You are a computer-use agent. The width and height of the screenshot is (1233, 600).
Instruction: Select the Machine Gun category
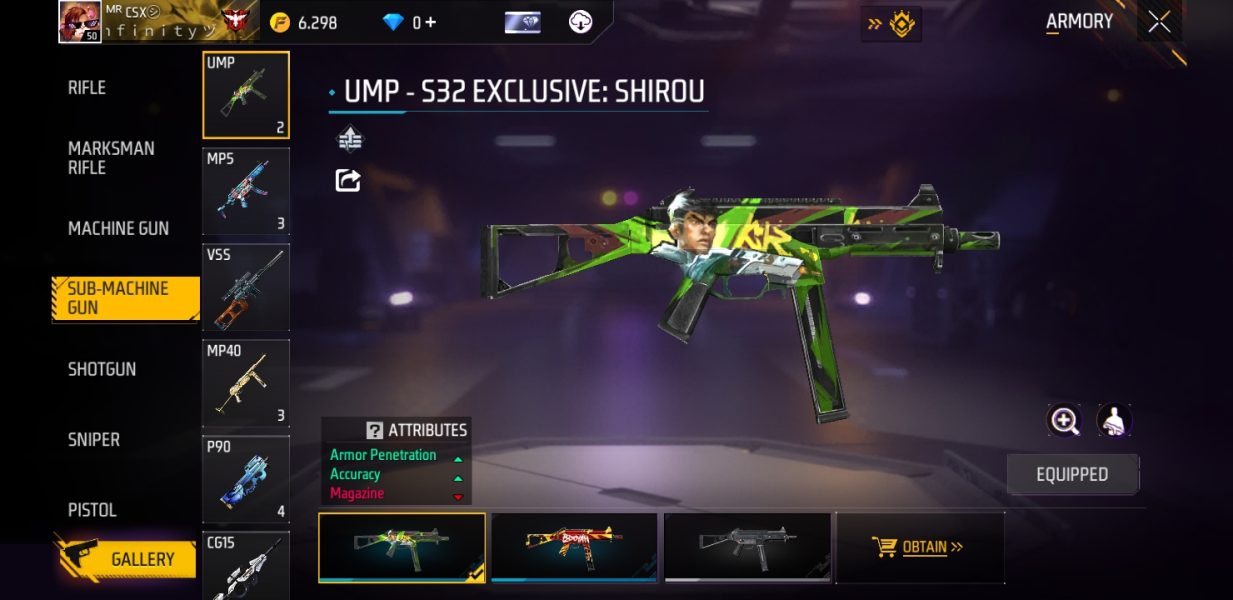[118, 229]
